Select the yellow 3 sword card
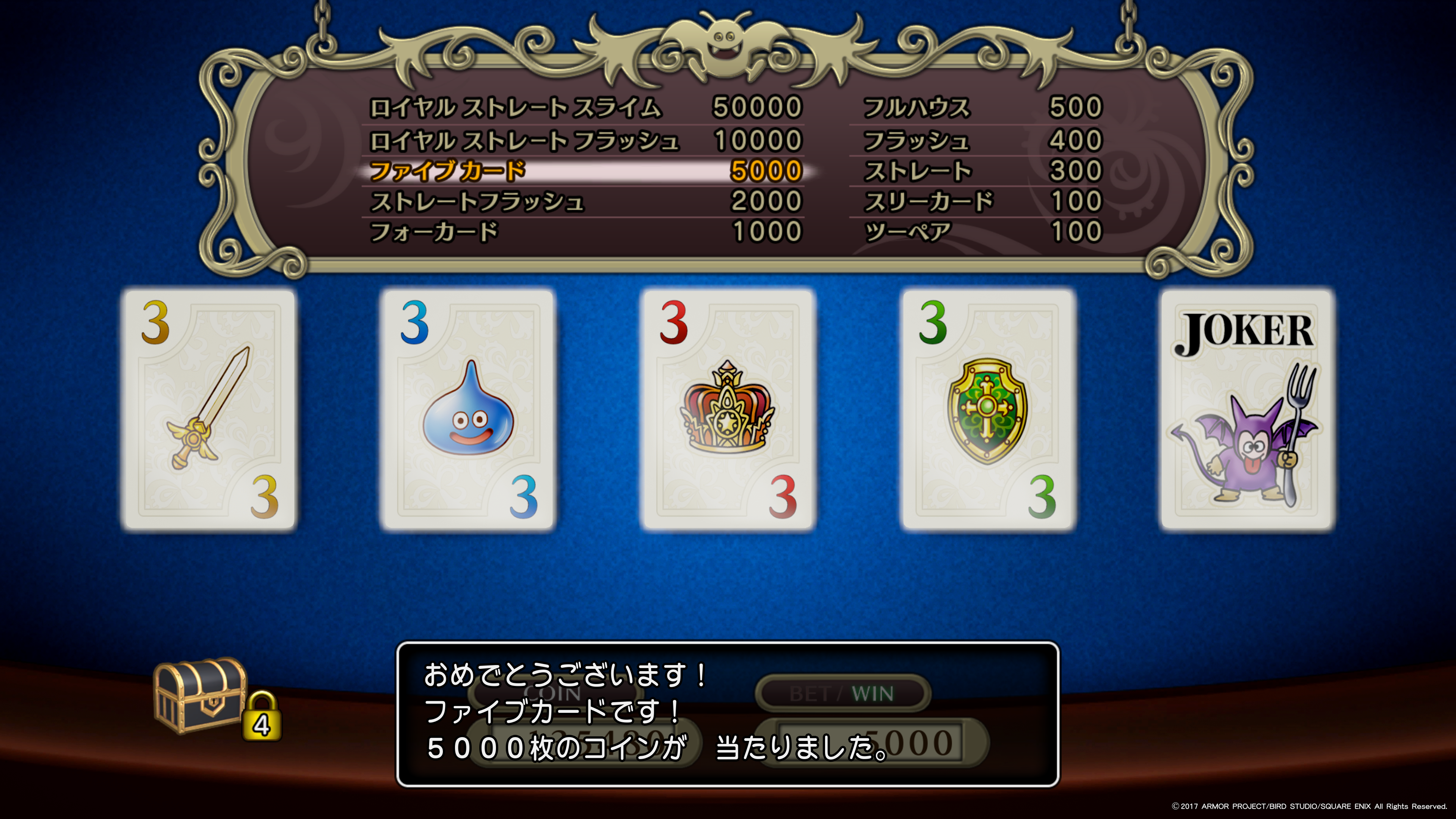This screenshot has width=1456, height=819. click(x=209, y=410)
